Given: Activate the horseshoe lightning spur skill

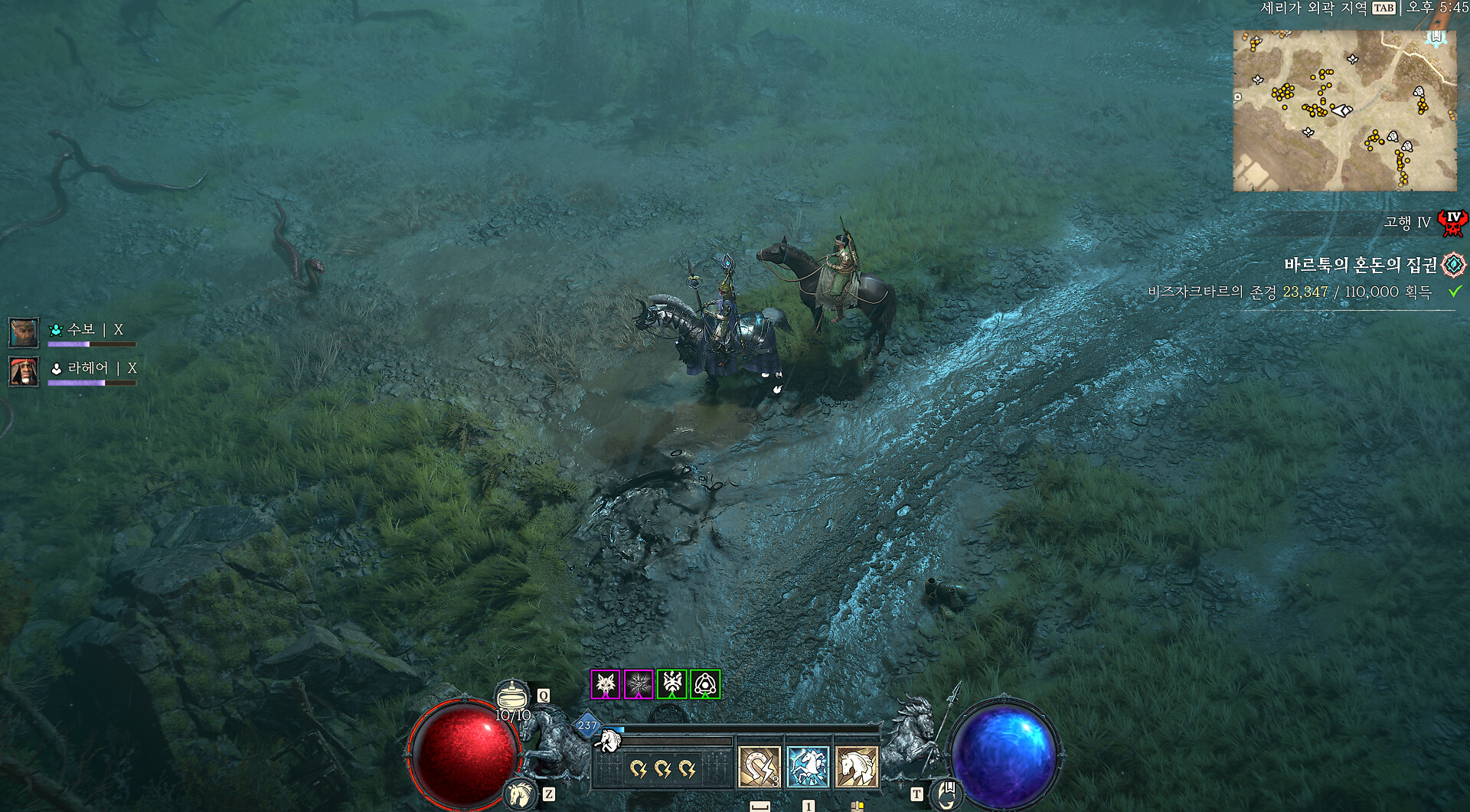Looking at the screenshot, I should coord(759,767).
